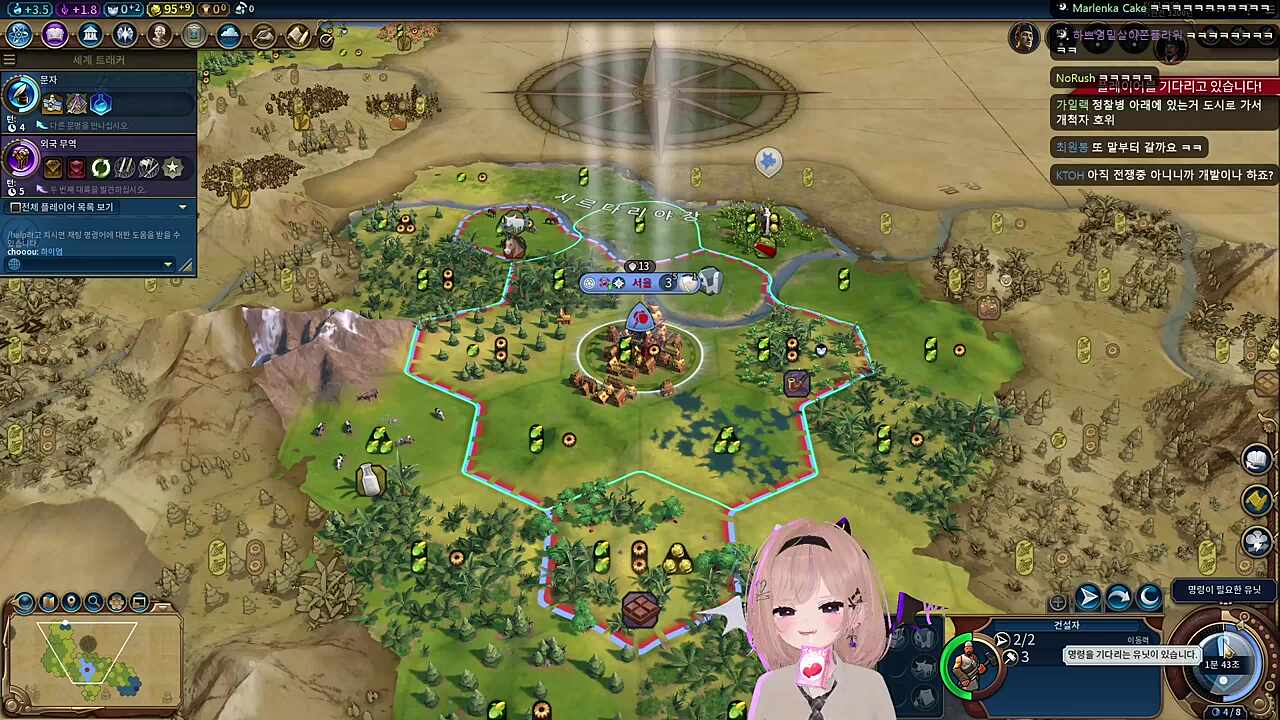Image resolution: width=1280 pixels, height=720 pixels.
Task: Select the 문자 research tracker
Action: (98, 98)
